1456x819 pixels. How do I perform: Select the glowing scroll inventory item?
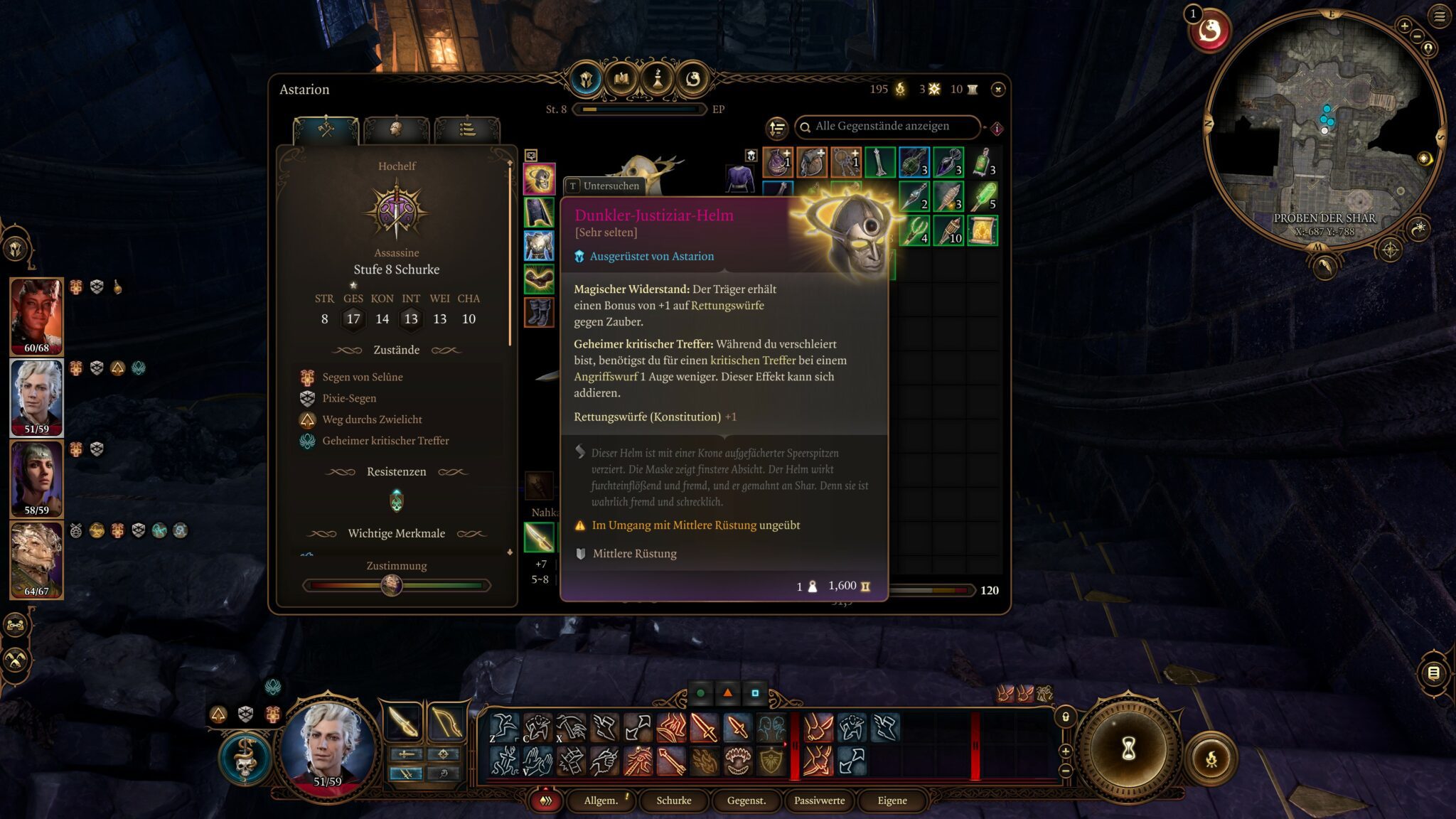[982, 231]
